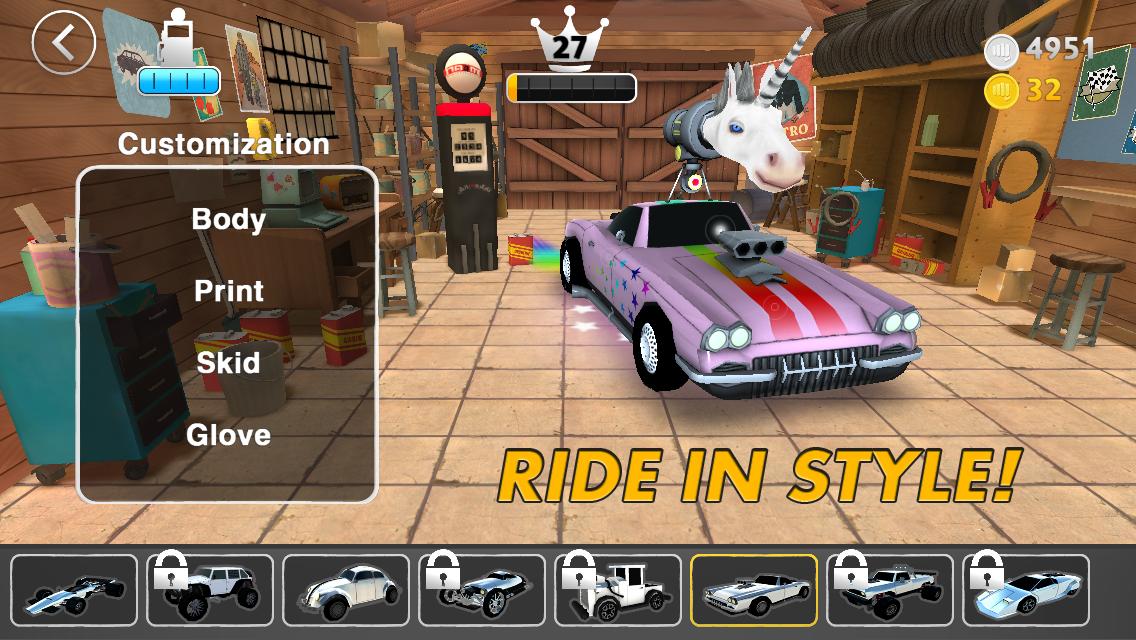Screen dimensions: 1136x640
Task: Choose the locked antique tall car thumbnail
Action: (618, 590)
